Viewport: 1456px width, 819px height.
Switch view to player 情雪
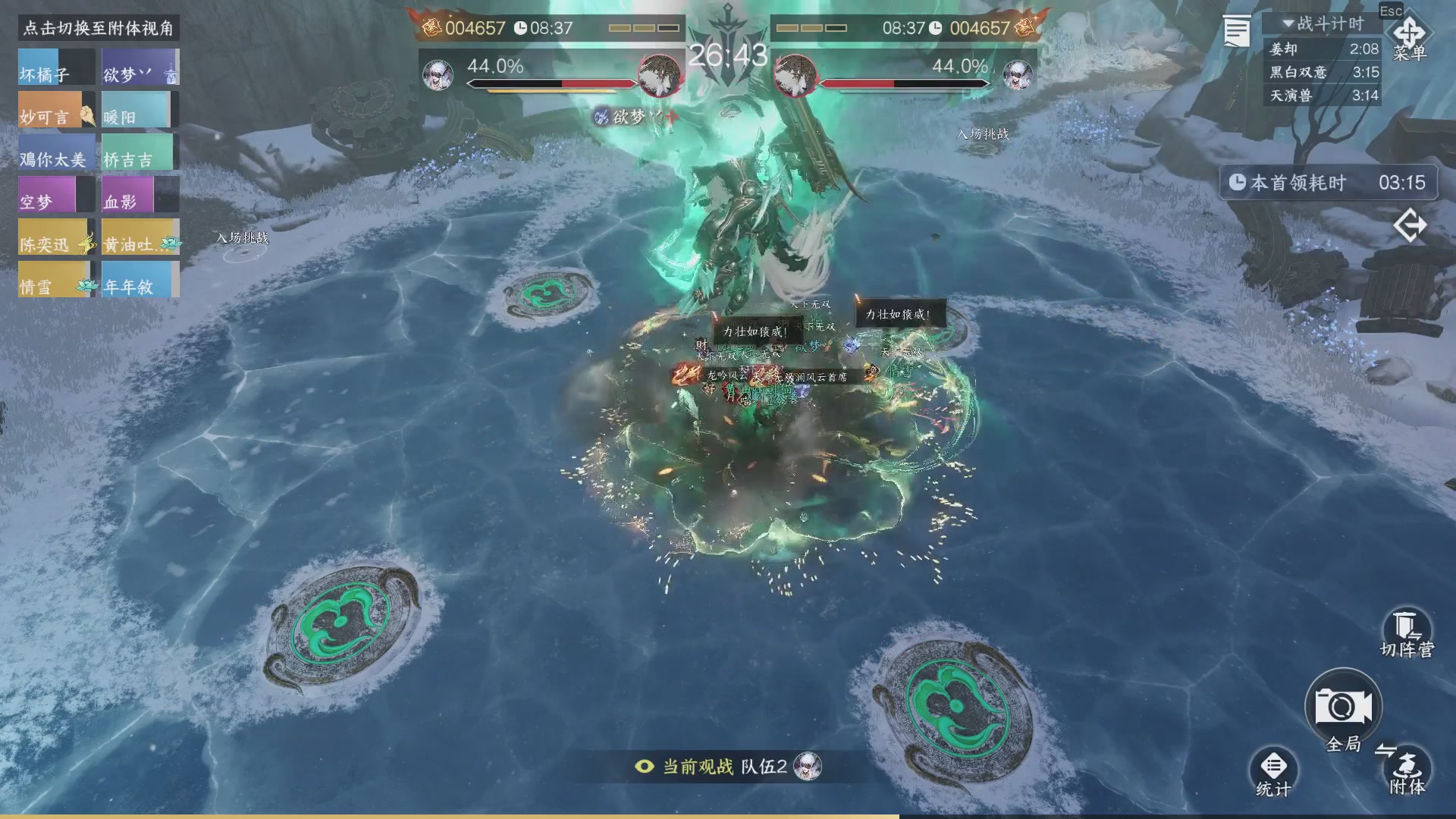pyautogui.click(x=56, y=280)
